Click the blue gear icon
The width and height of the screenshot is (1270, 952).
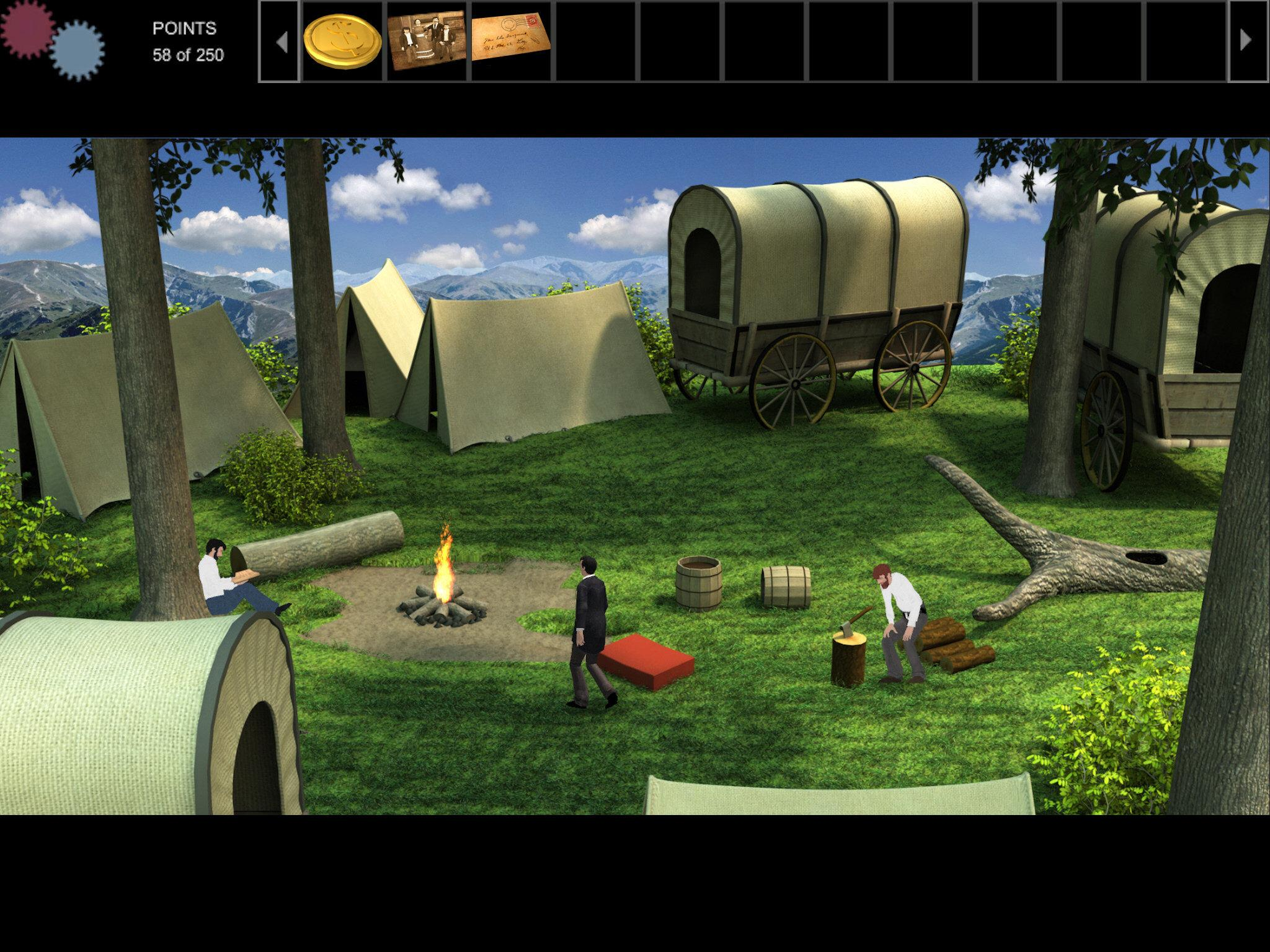pos(78,51)
